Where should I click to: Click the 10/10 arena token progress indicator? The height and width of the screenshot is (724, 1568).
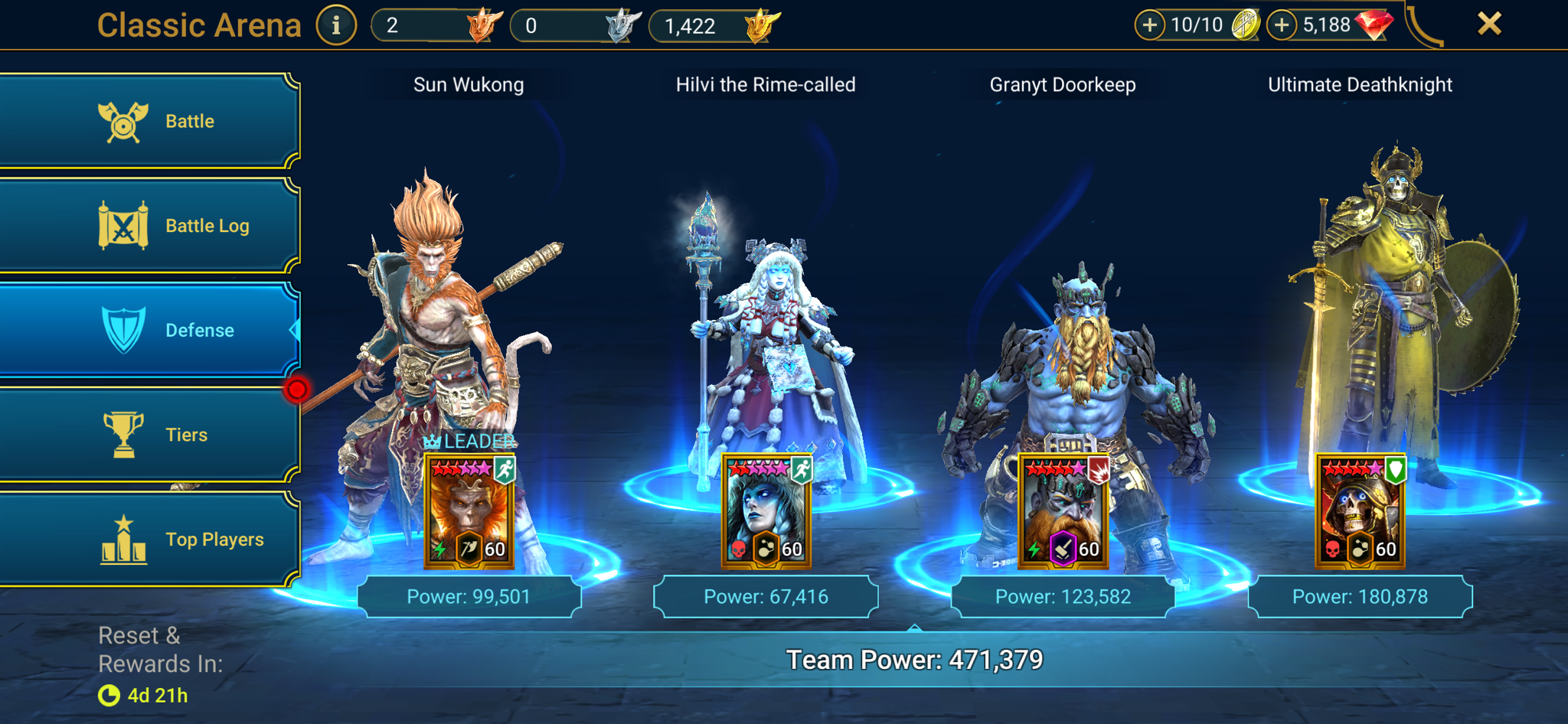coord(1197,24)
